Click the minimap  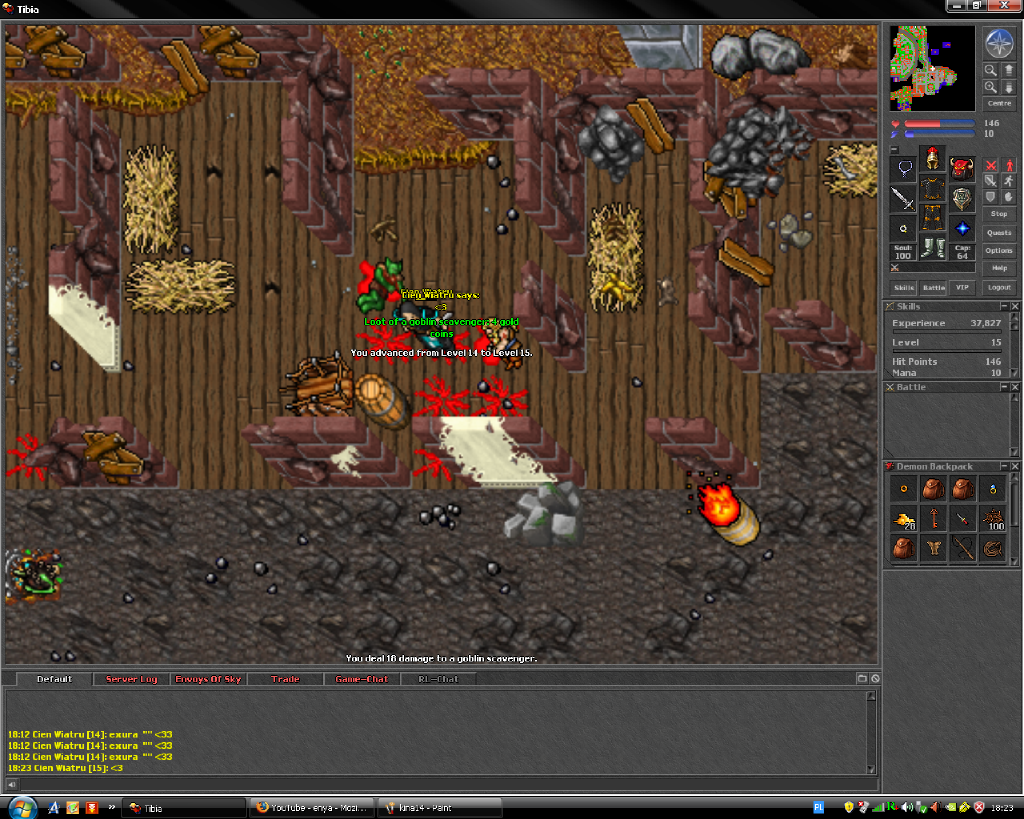coord(932,68)
